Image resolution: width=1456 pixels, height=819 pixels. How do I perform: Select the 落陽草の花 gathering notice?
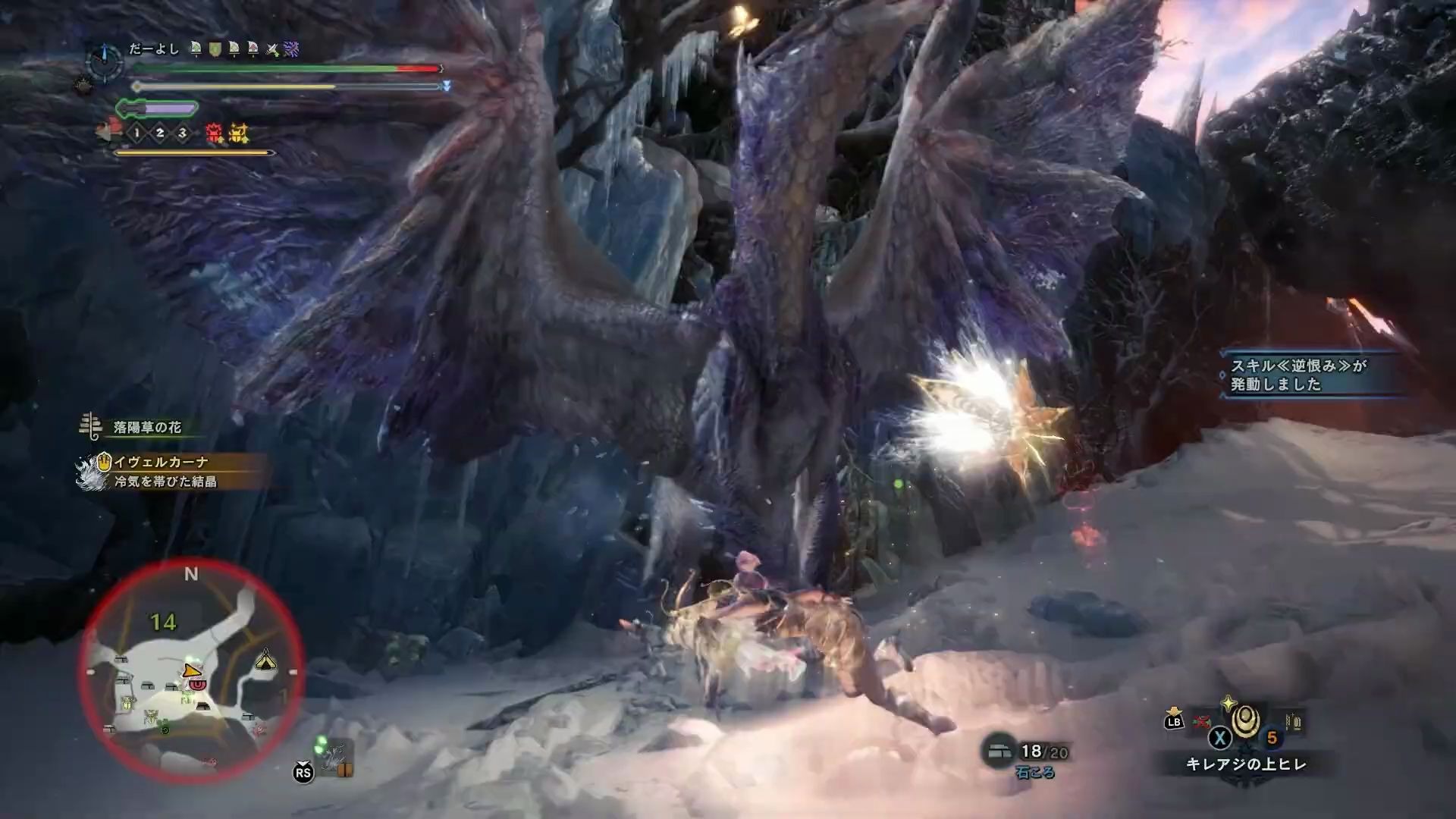[x=146, y=428]
